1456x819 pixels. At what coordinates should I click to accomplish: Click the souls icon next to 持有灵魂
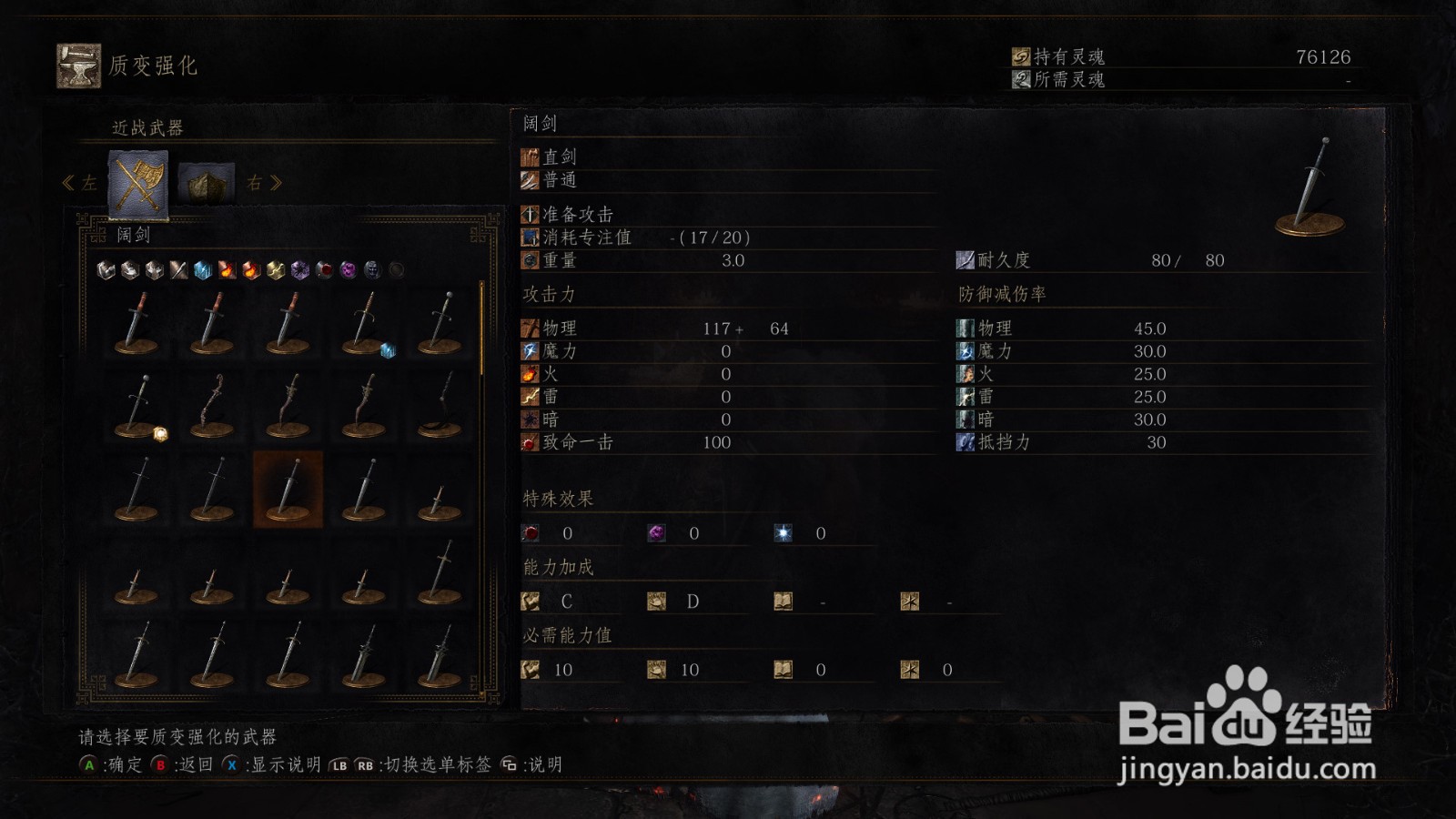click(x=1021, y=55)
